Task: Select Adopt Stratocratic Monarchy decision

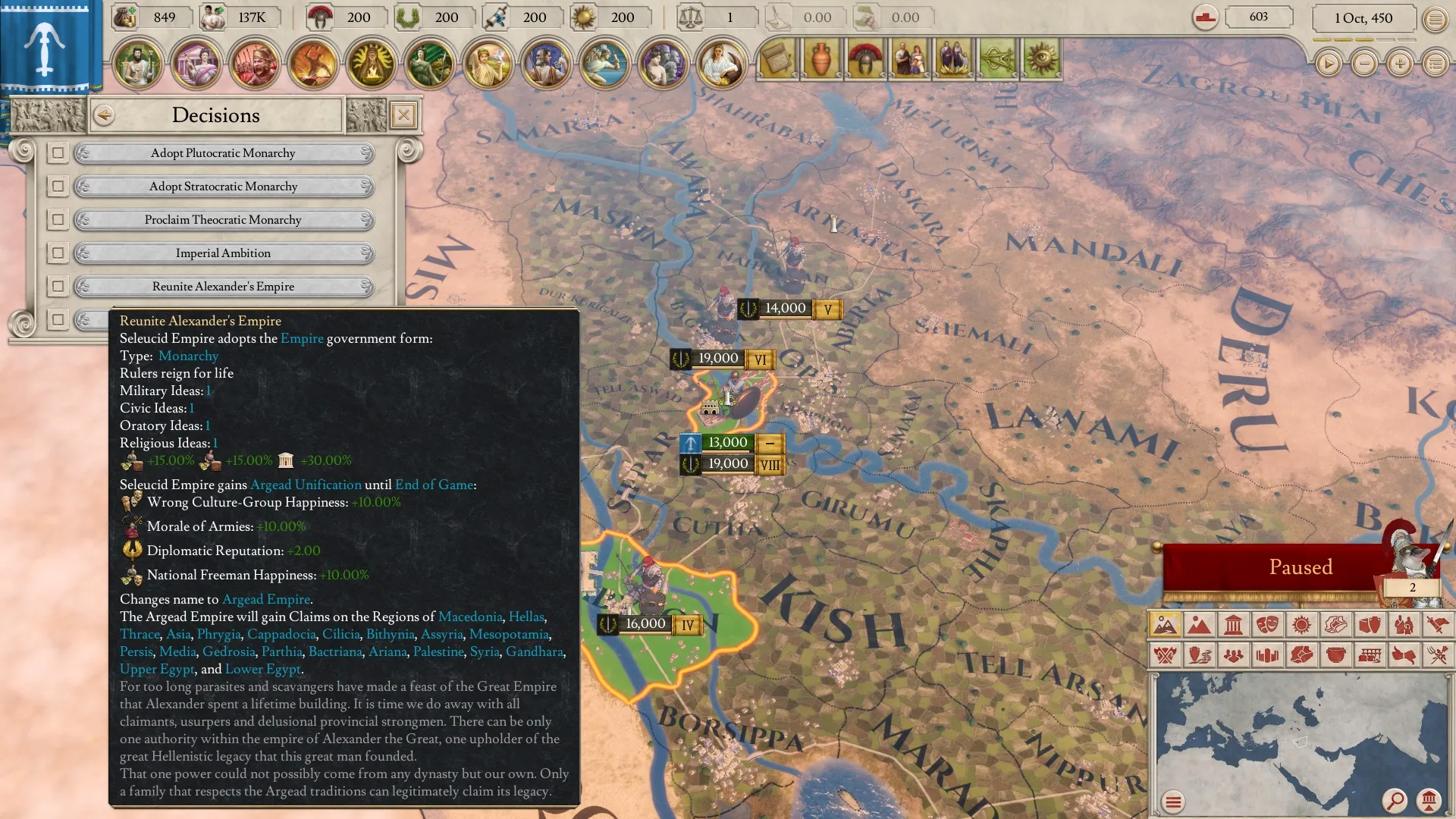Action: 223,187
